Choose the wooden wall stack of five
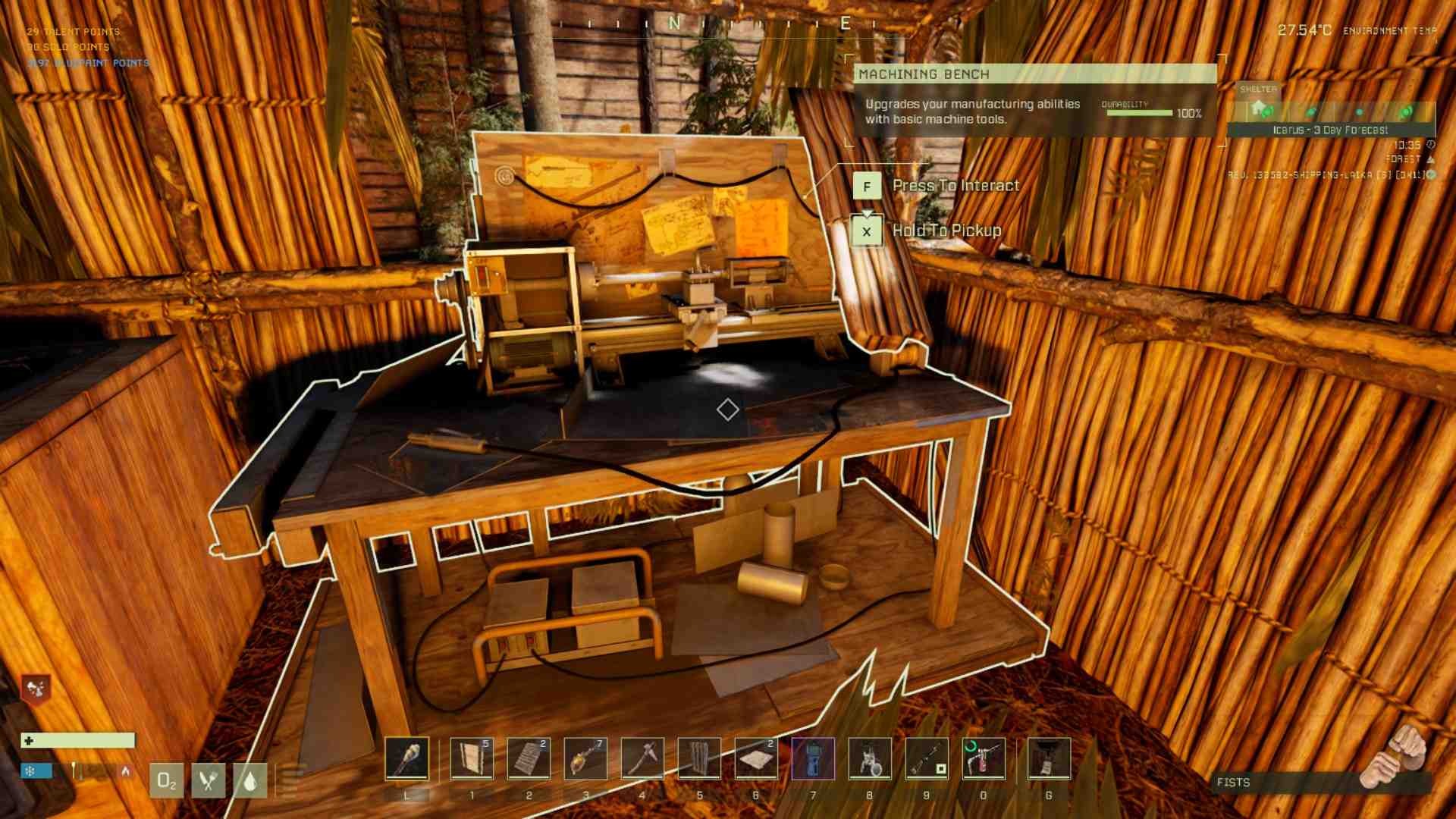This screenshot has width=1456, height=819. [472, 758]
